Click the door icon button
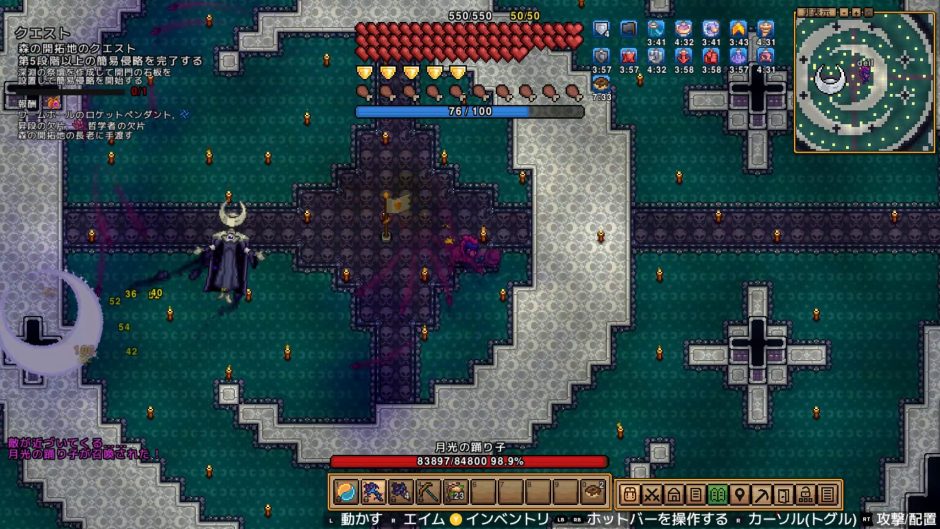This screenshot has height=529, width=940. [784, 494]
